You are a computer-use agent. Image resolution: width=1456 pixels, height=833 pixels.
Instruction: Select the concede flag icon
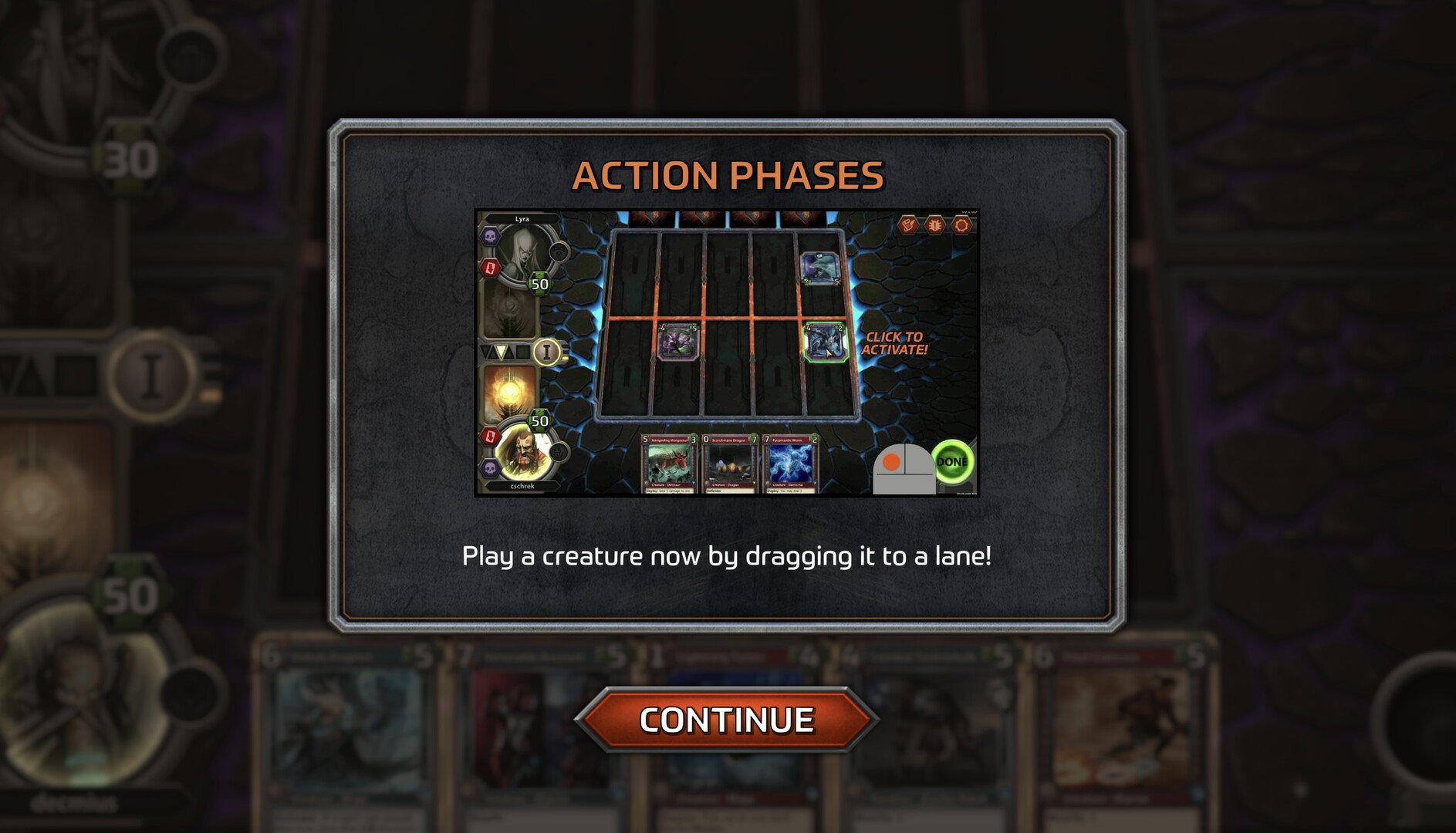tap(909, 224)
